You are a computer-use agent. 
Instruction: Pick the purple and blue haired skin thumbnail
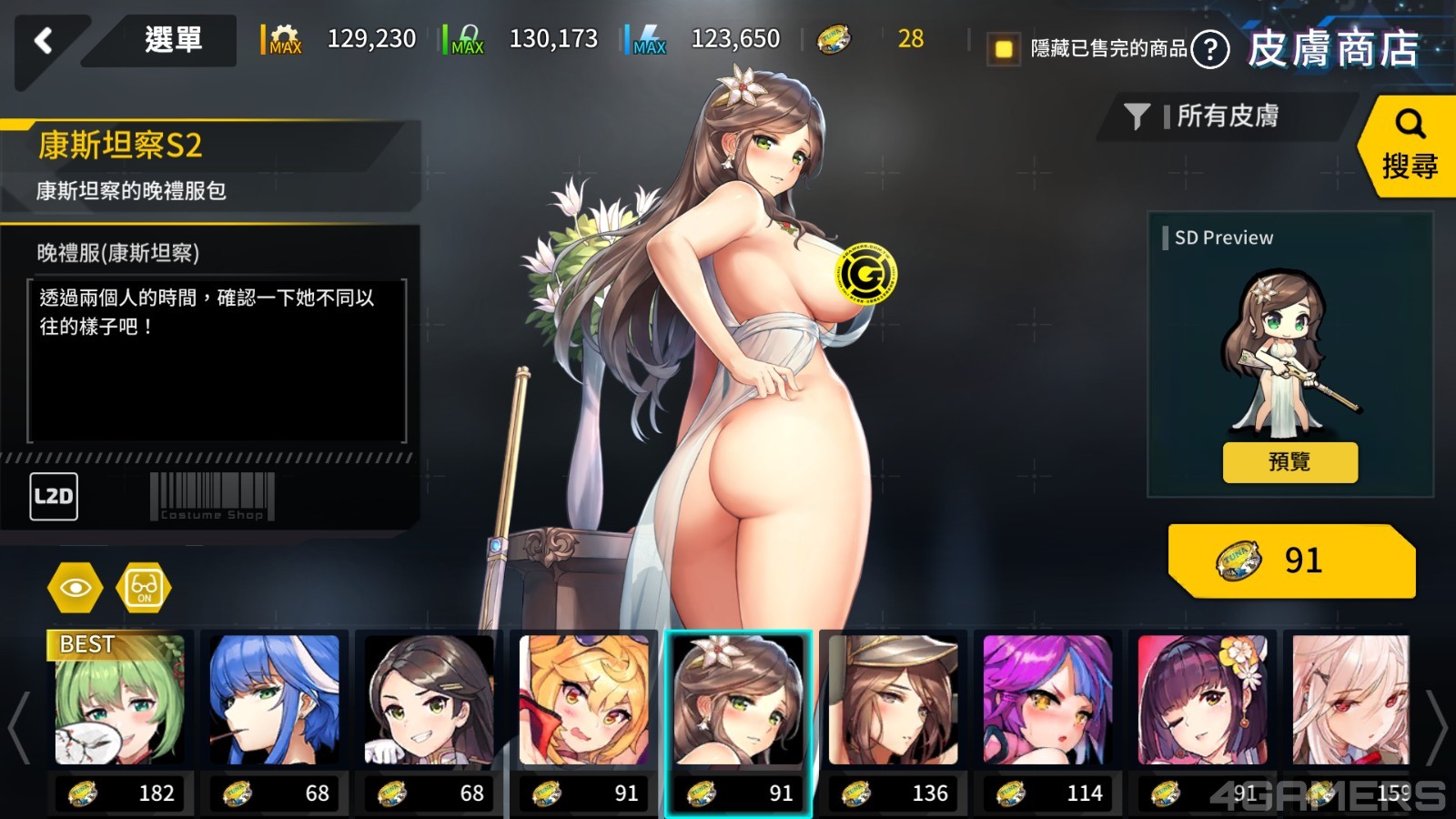(x=1047, y=701)
